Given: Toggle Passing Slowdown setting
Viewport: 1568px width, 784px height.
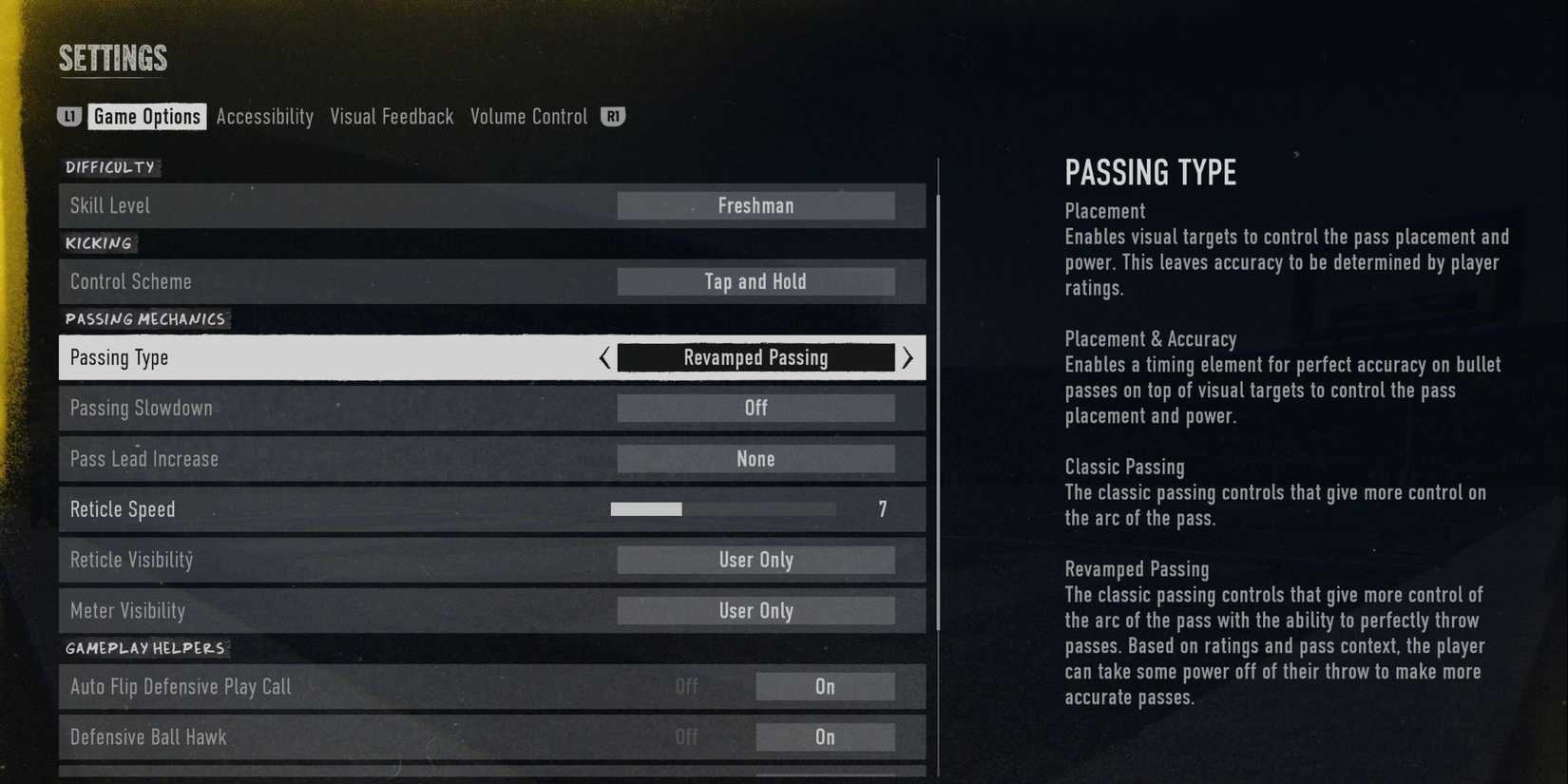Looking at the screenshot, I should 755,408.
